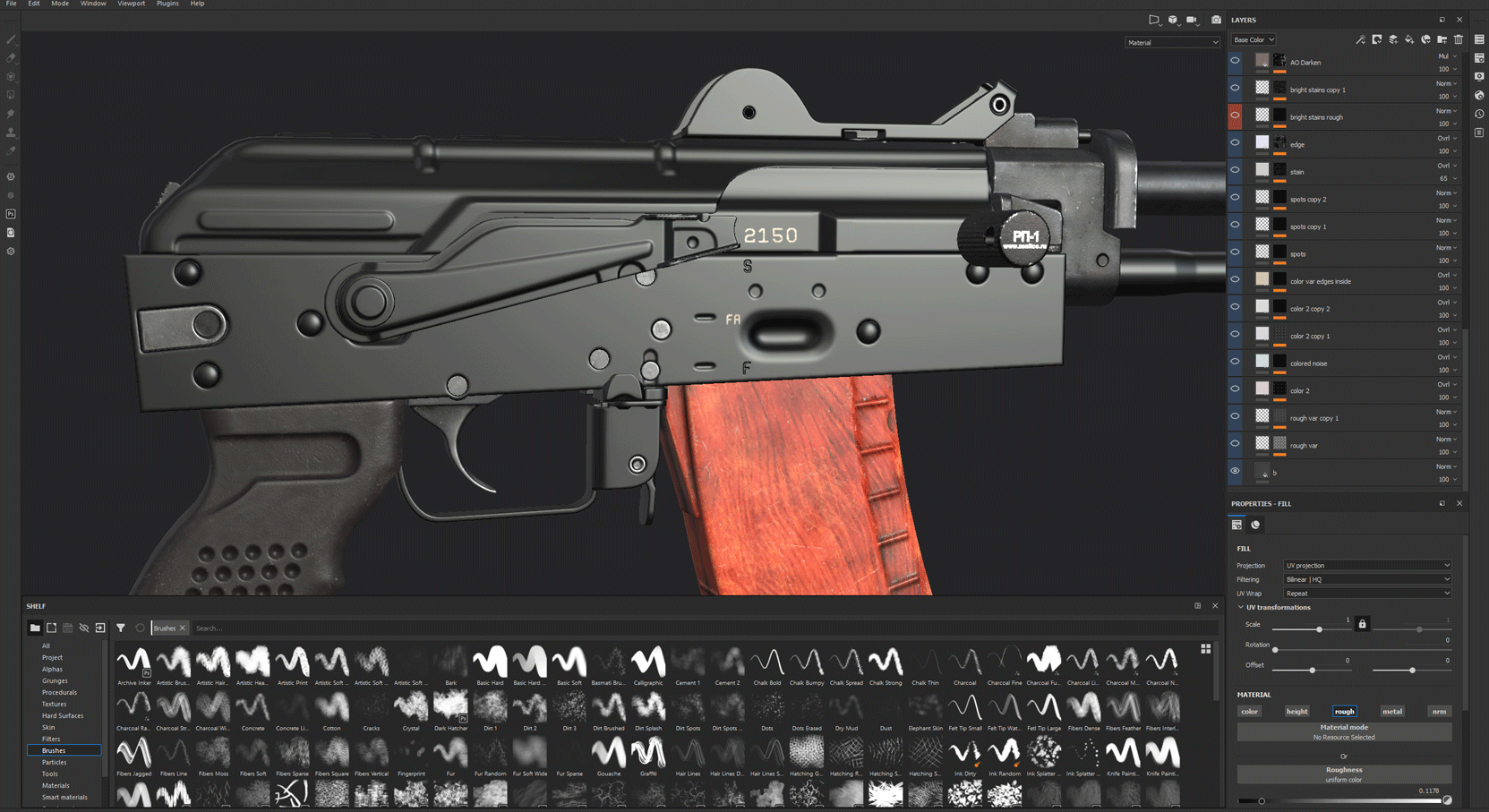Toggle visibility of the edge layer
This screenshot has width=1489, height=812.
(1235, 142)
